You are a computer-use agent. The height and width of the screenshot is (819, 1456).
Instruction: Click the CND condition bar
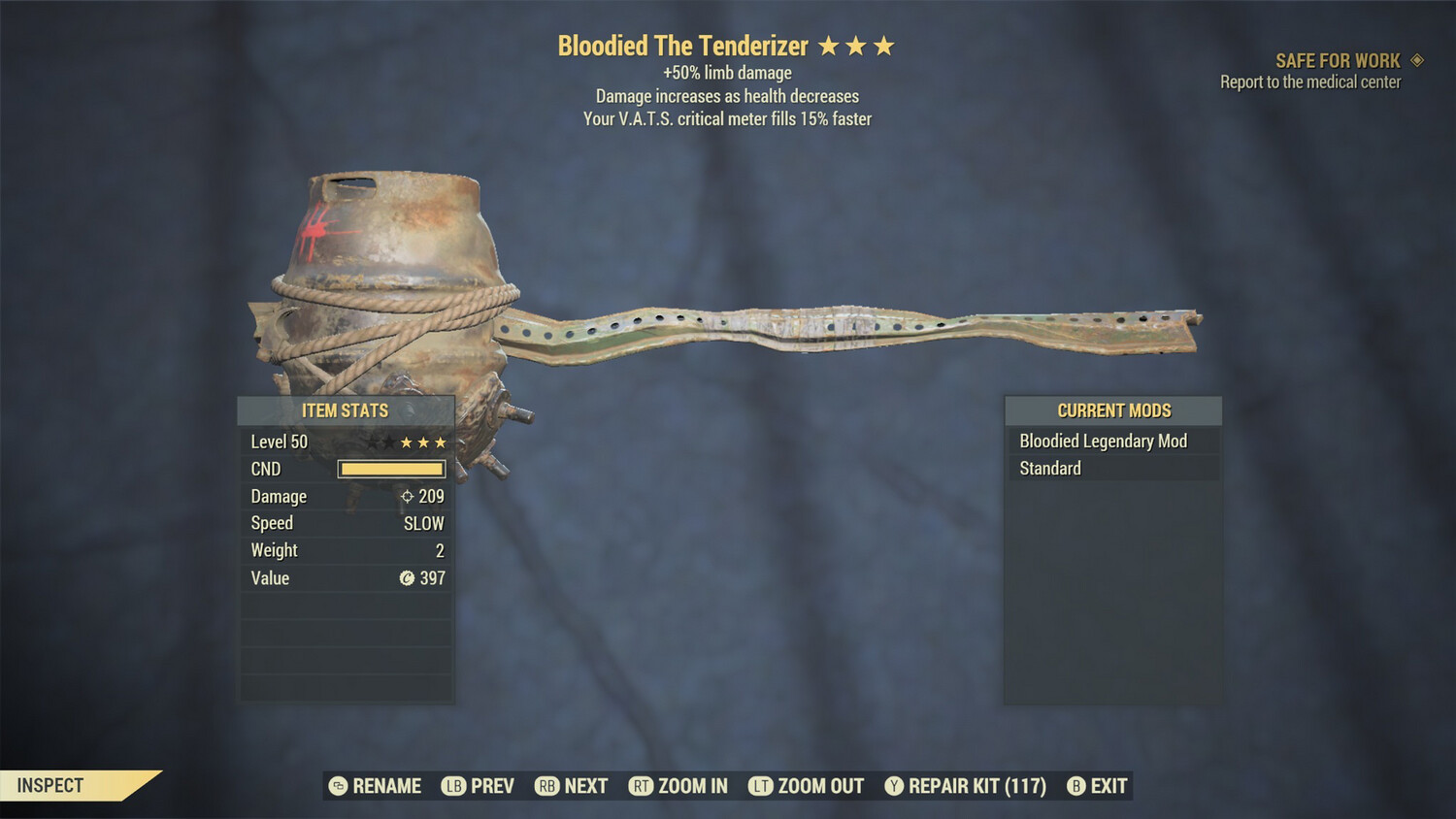391,469
